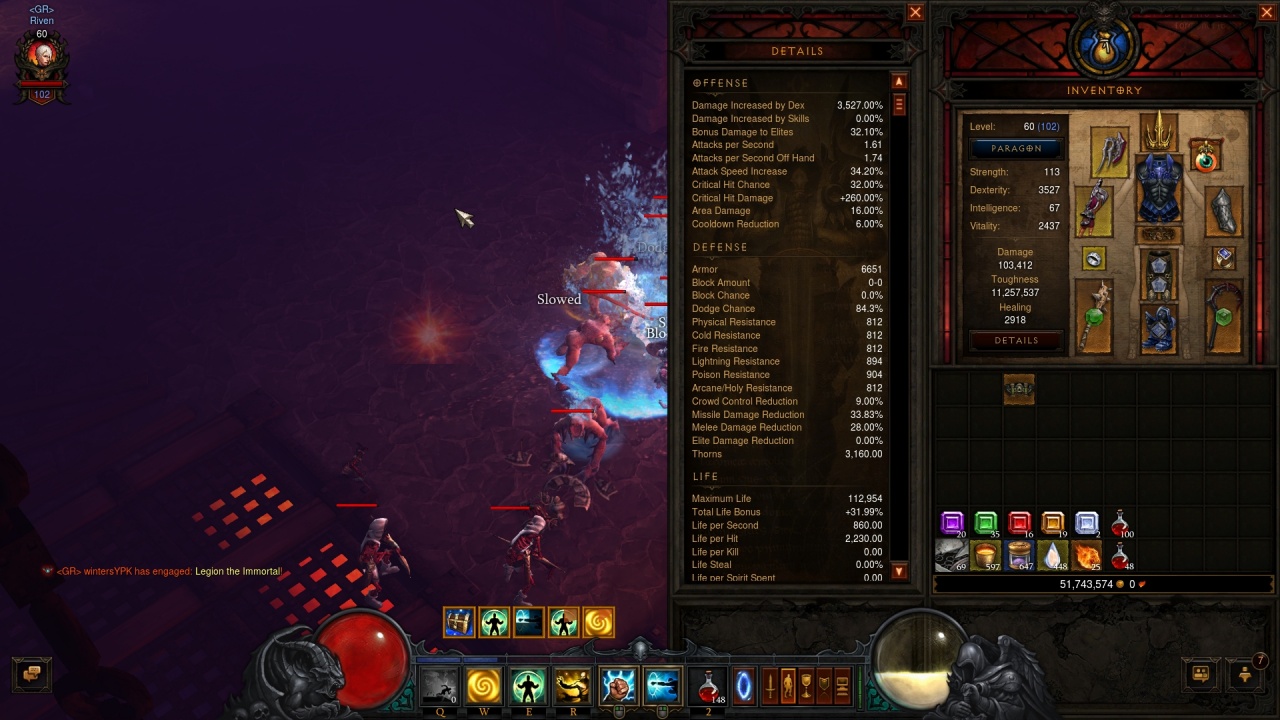Select Riven's player portrait

click(42, 62)
